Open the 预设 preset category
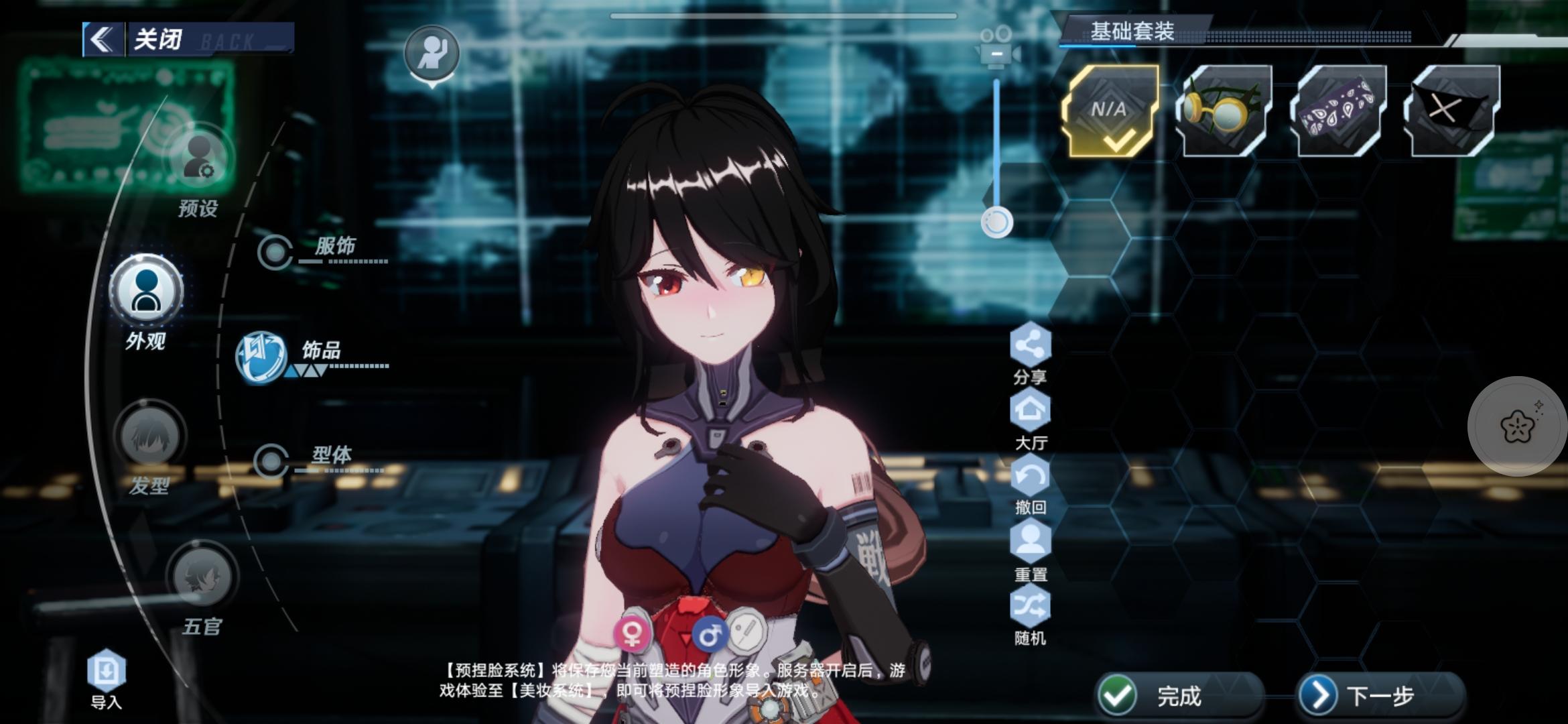The height and width of the screenshot is (724, 1568). coord(199,160)
